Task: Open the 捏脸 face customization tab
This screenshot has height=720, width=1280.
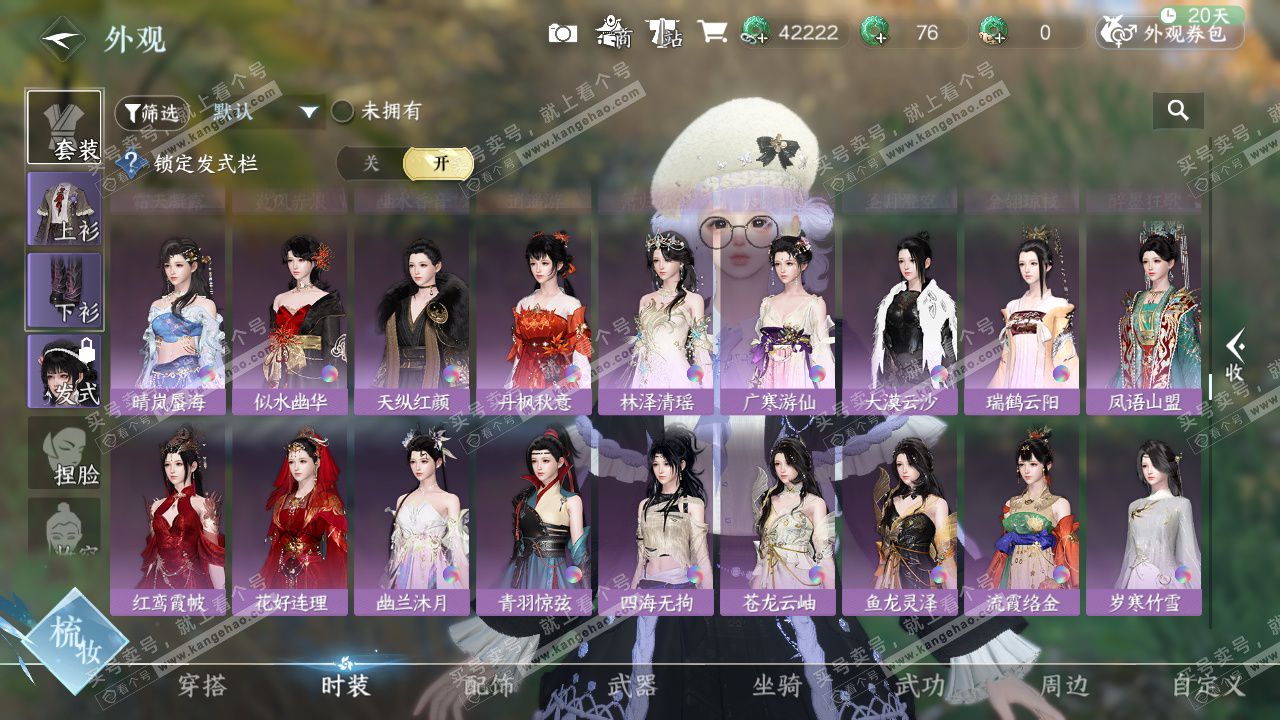Action: [x=64, y=453]
